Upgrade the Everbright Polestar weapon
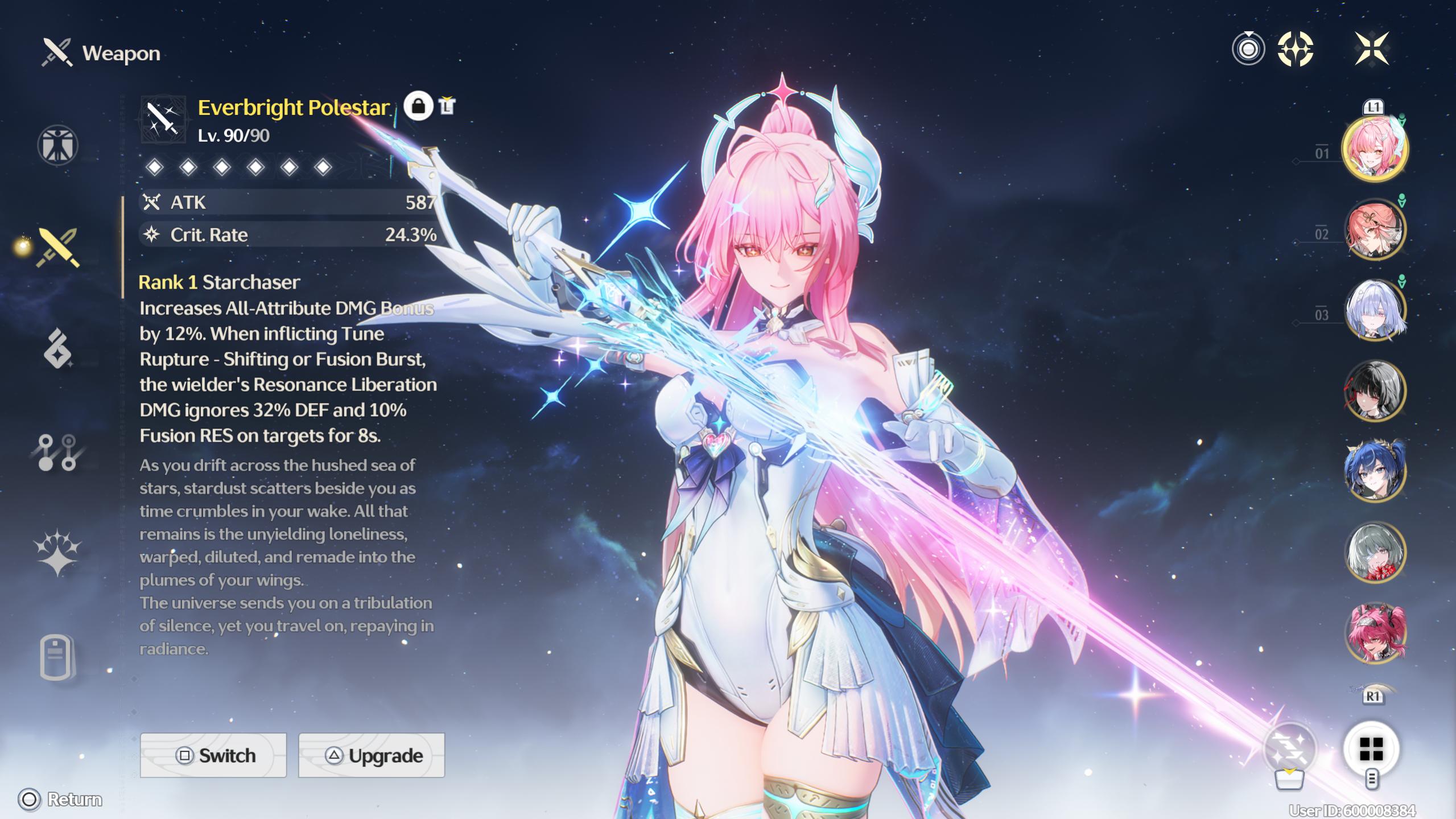 click(x=372, y=755)
